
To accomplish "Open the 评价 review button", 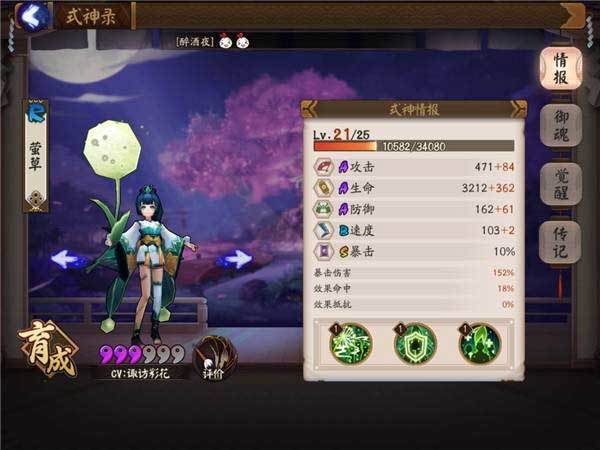I will pos(212,356).
